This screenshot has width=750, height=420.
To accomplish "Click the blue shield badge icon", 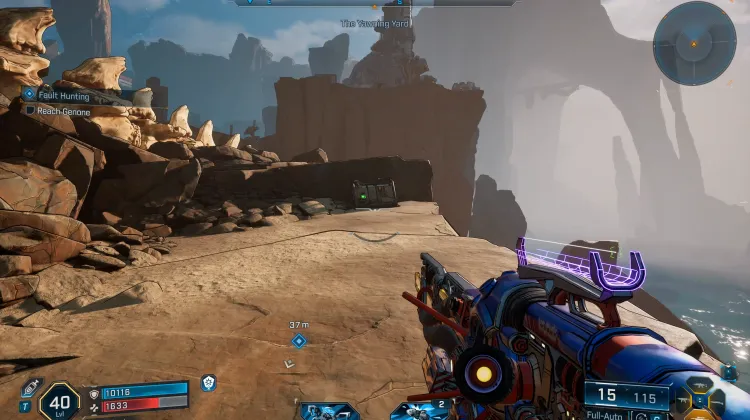I will [x=208, y=383].
